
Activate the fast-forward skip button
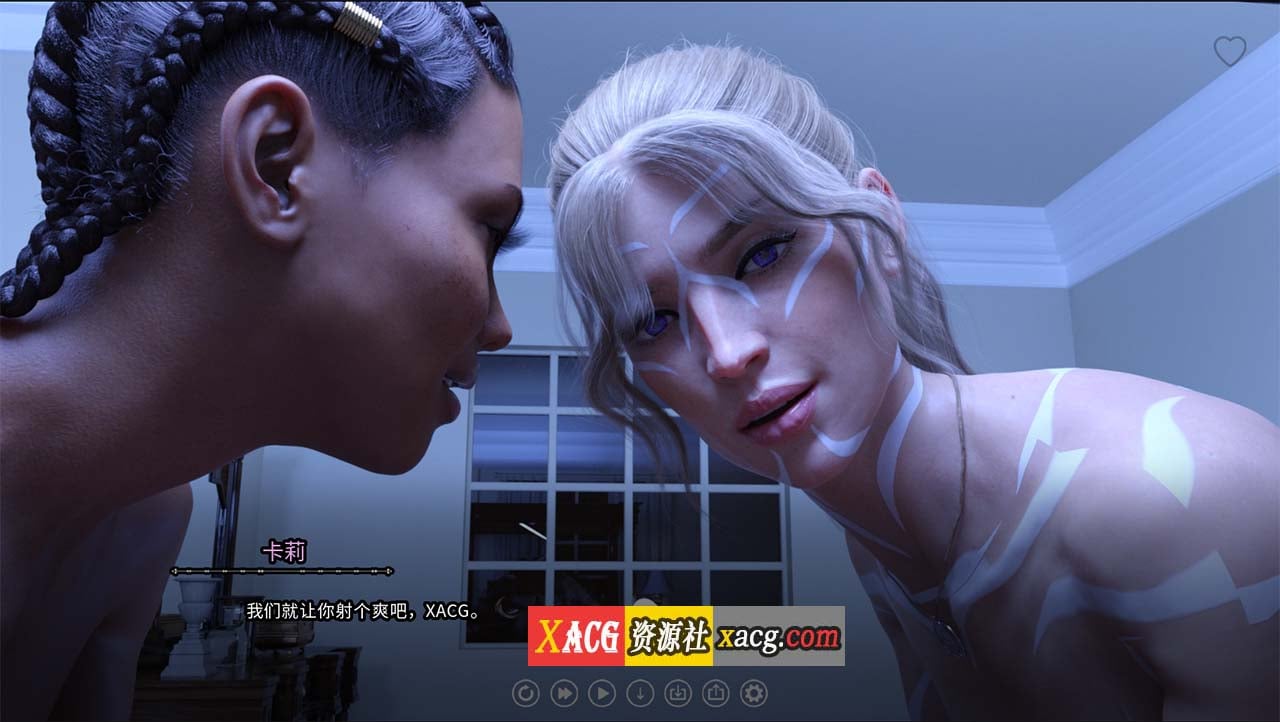pos(563,692)
